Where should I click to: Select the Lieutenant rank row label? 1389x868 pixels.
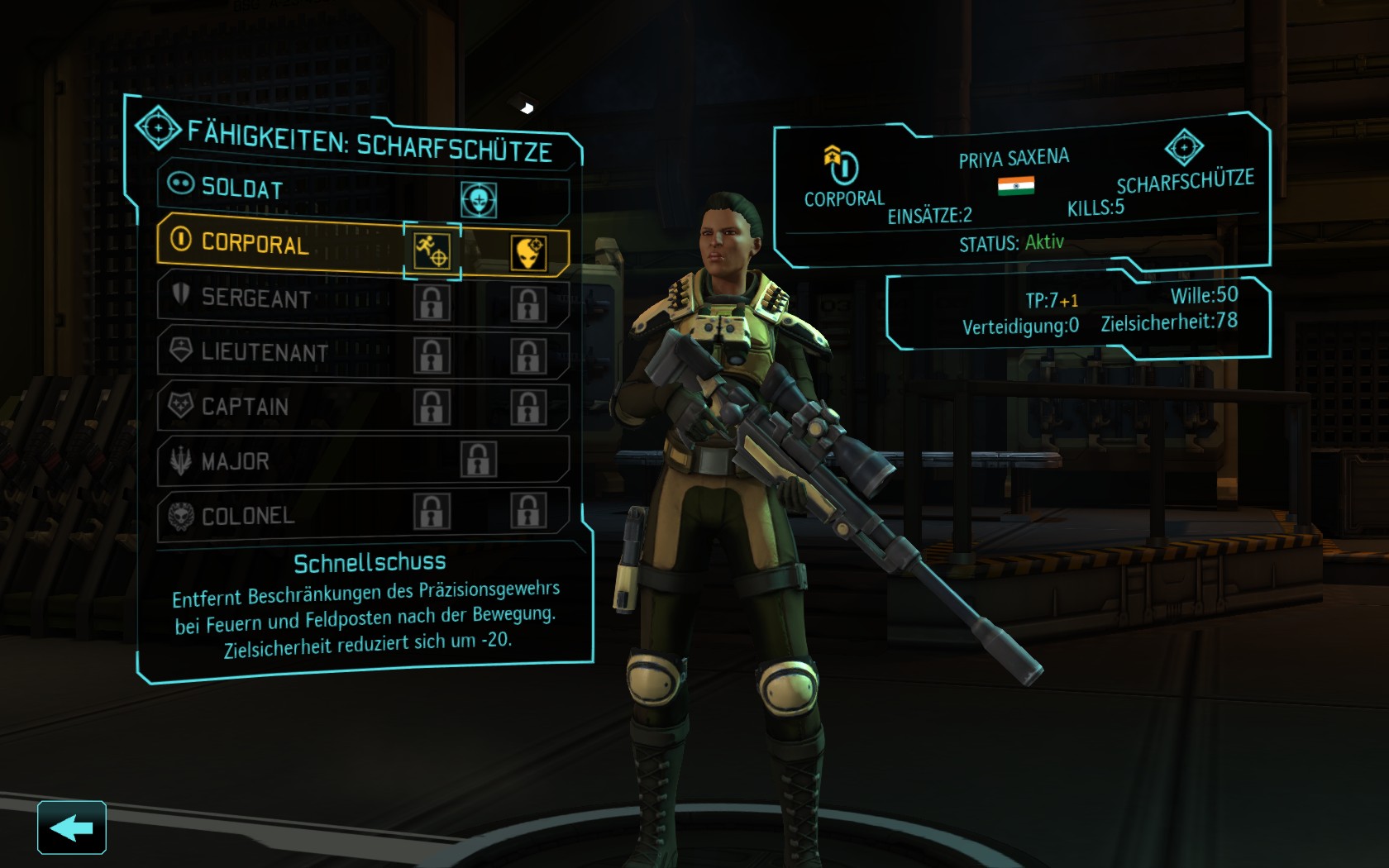264,352
